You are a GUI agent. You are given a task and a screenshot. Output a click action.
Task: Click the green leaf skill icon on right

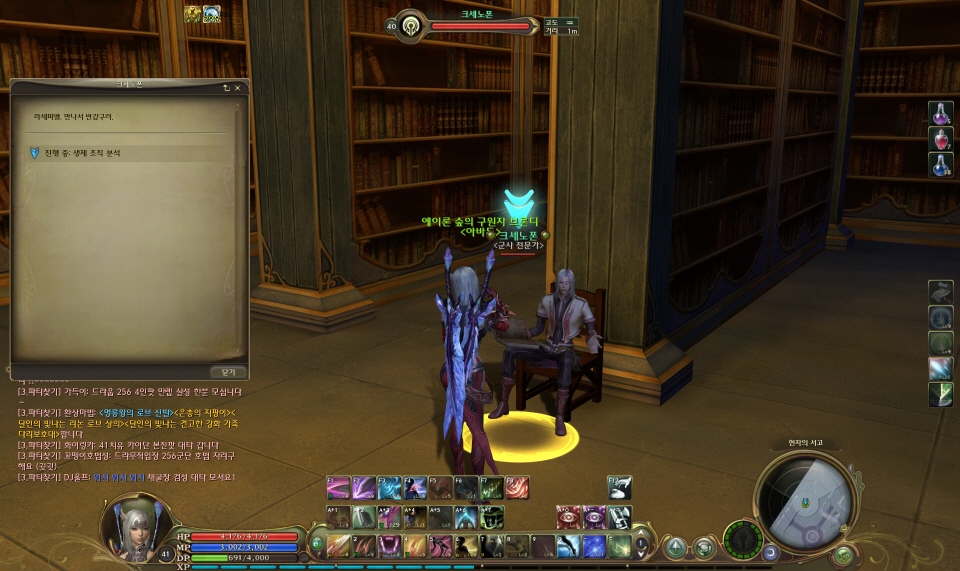940,395
